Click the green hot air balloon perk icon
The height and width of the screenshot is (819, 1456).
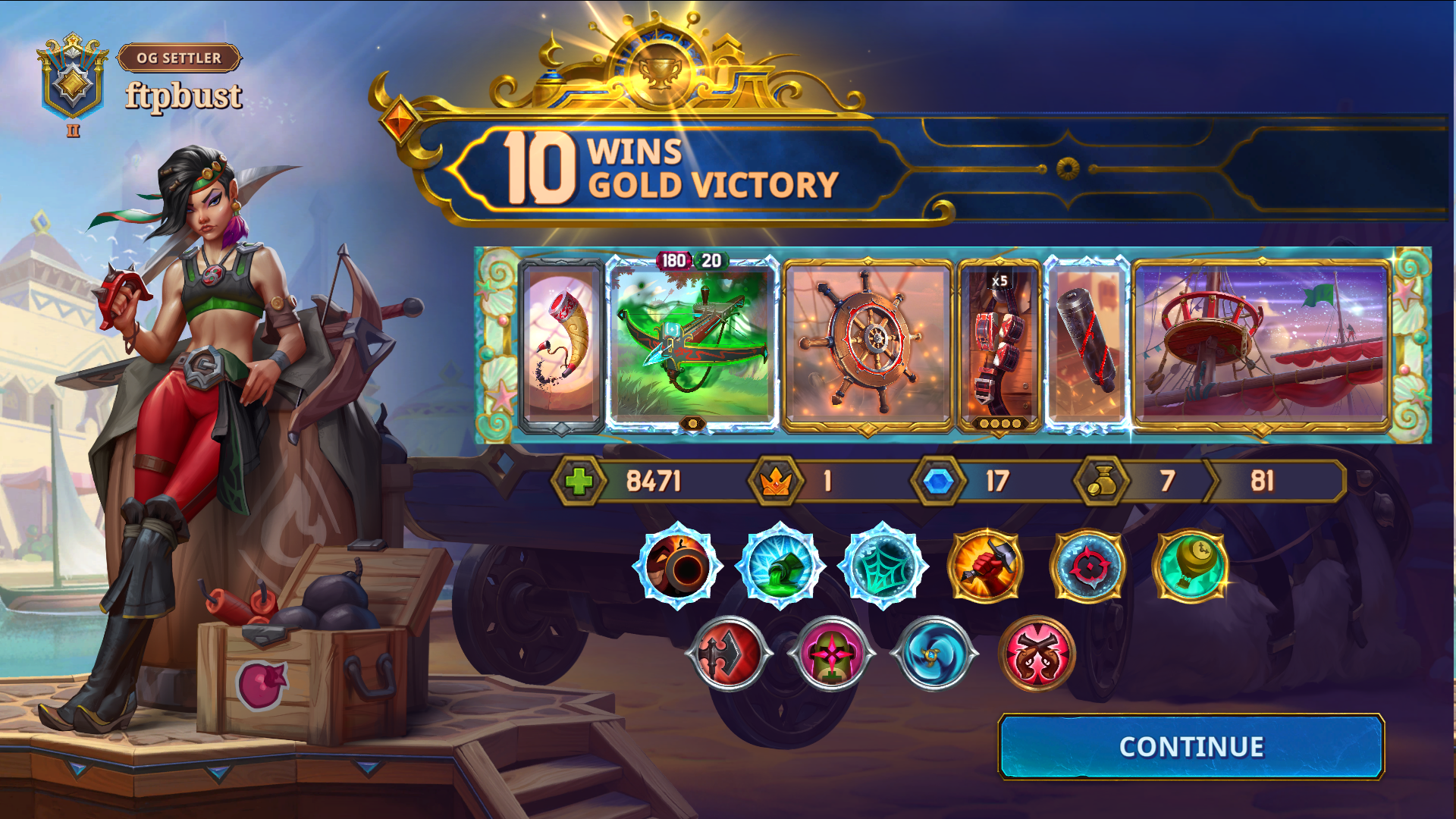click(1188, 569)
